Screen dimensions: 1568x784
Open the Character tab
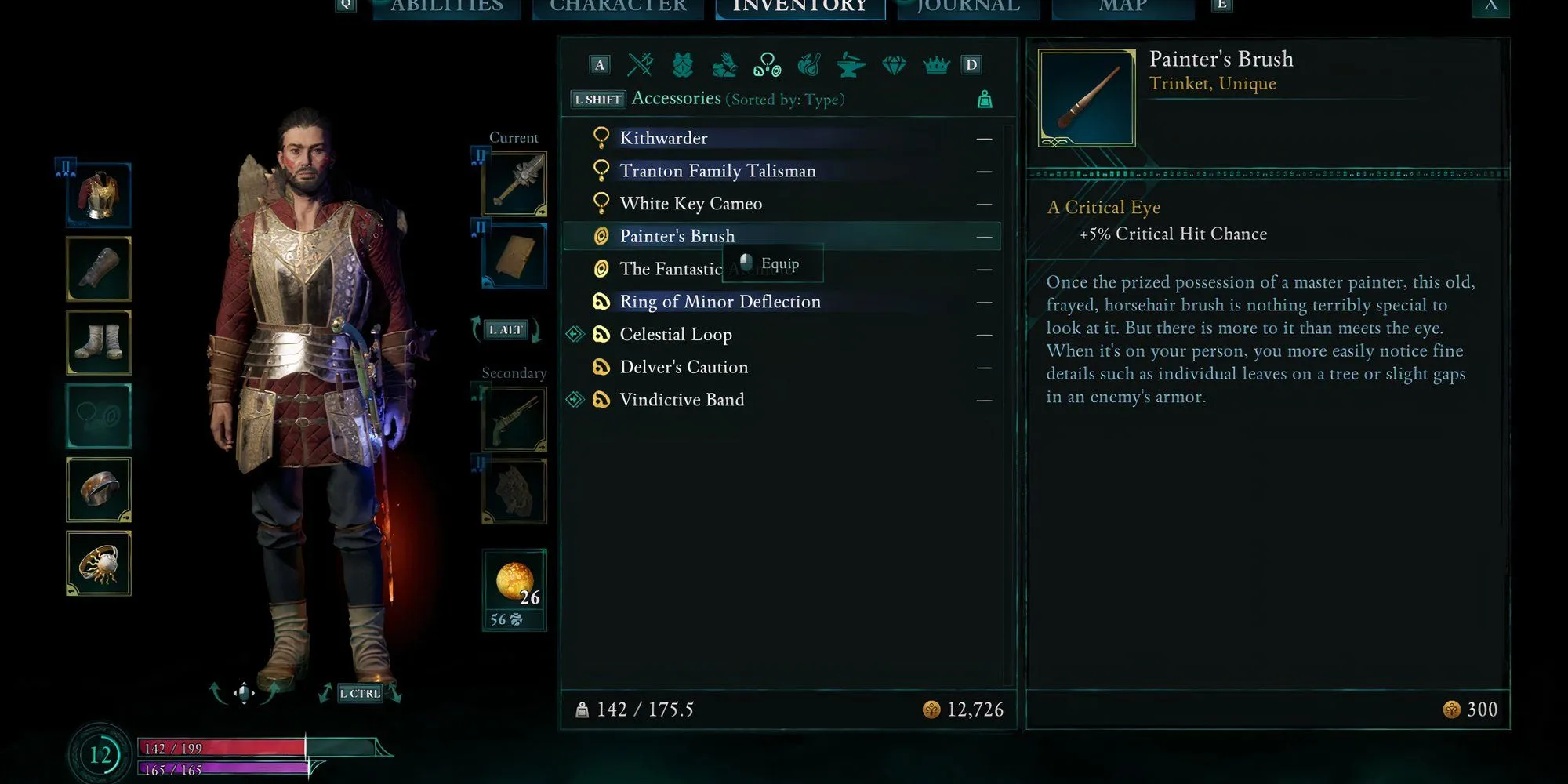click(x=618, y=8)
